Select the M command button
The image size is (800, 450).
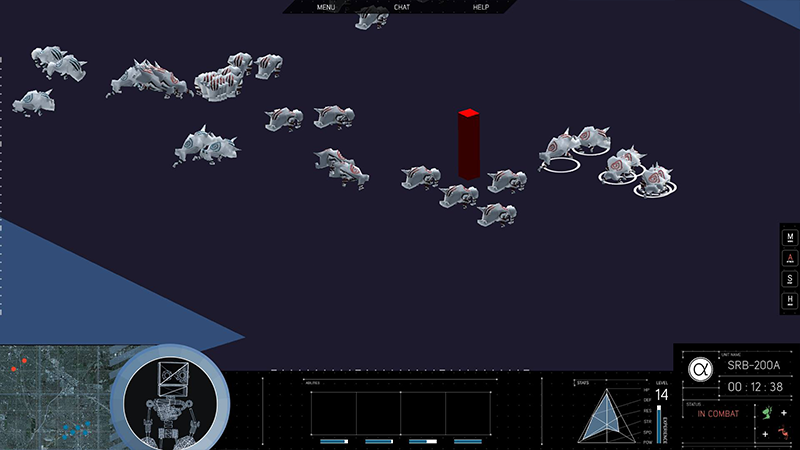[x=791, y=238]
